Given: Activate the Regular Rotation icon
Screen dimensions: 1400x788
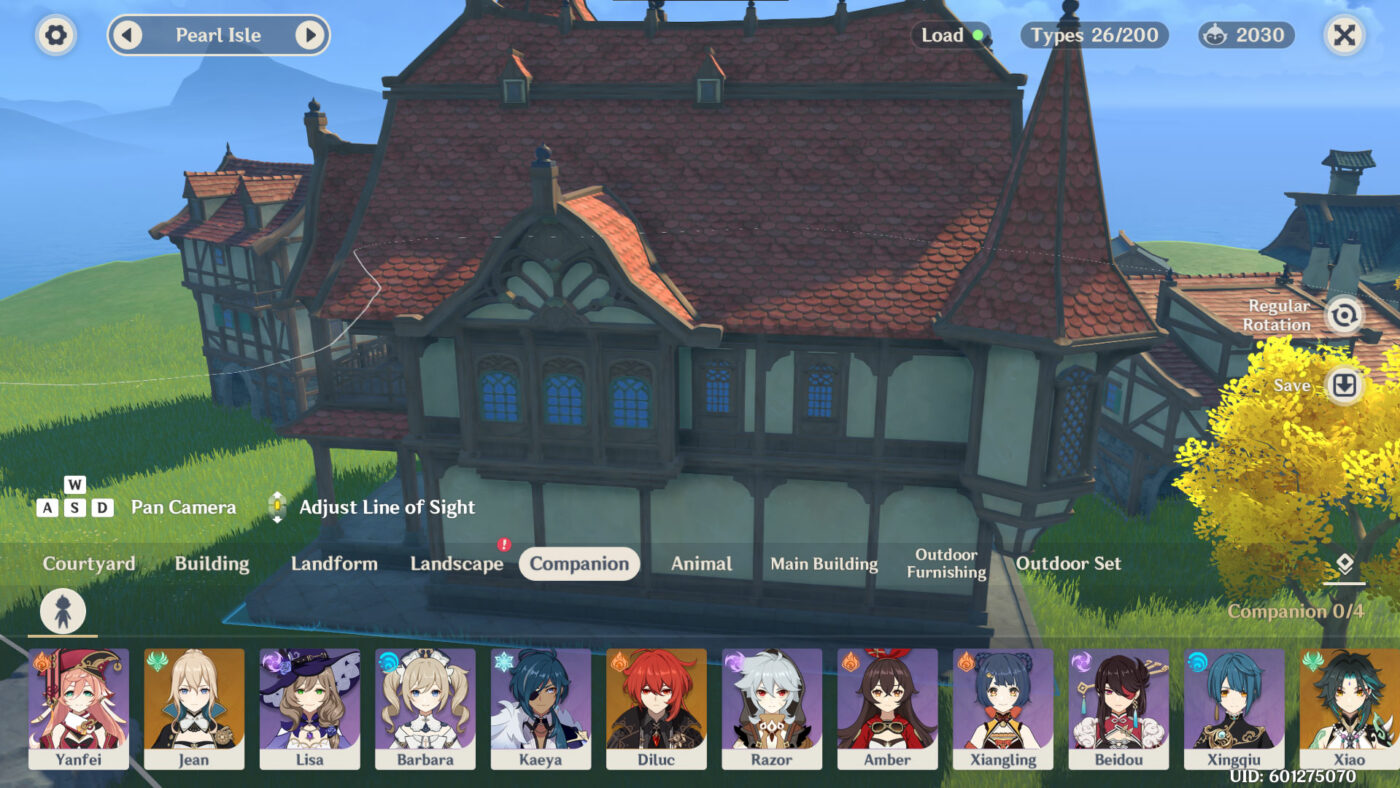Looking at the screenshot, I should [1342, 316].
